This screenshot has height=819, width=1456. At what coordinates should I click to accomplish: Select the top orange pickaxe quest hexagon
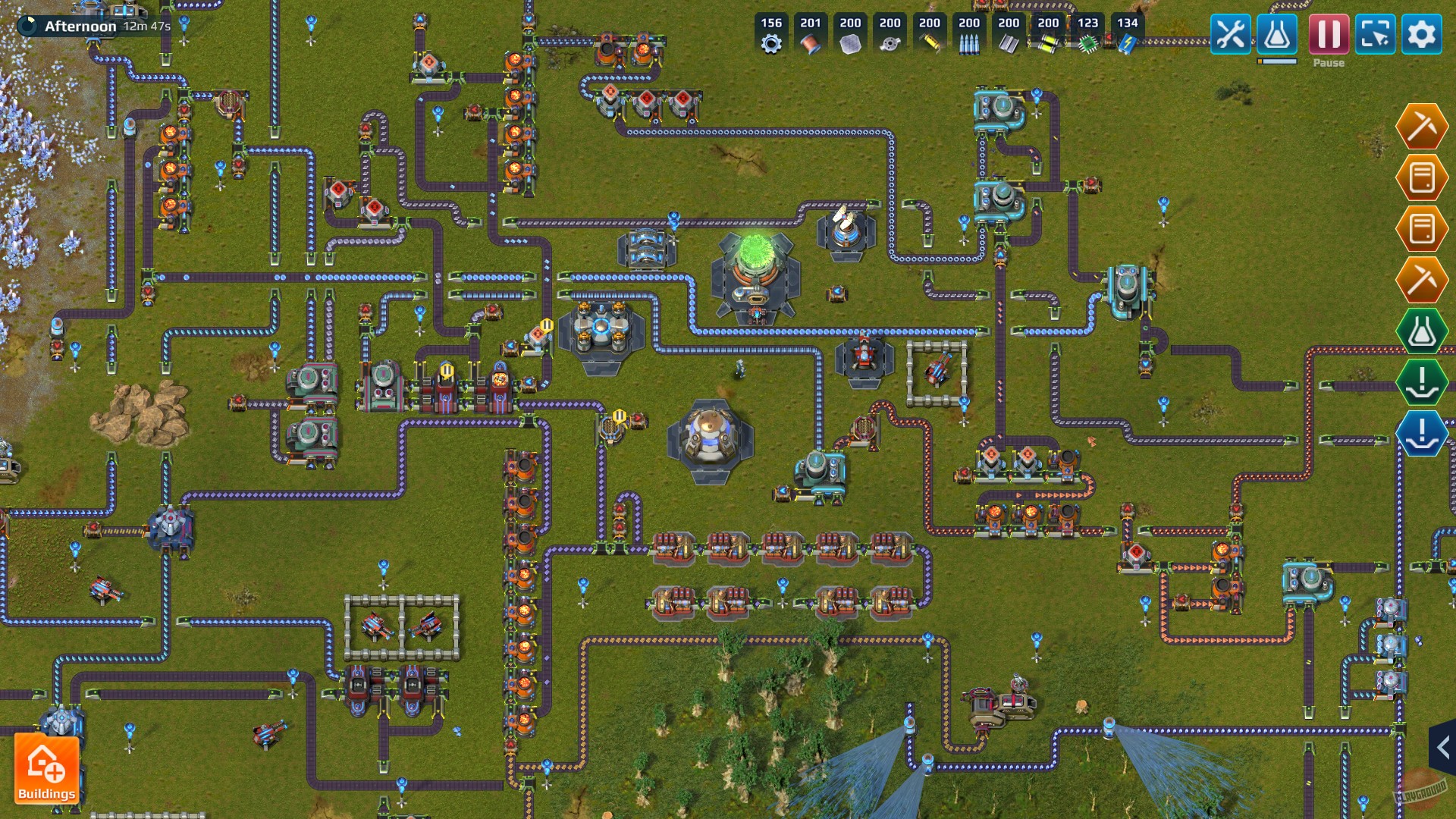pyautogui.click(x=1422, y=127)
